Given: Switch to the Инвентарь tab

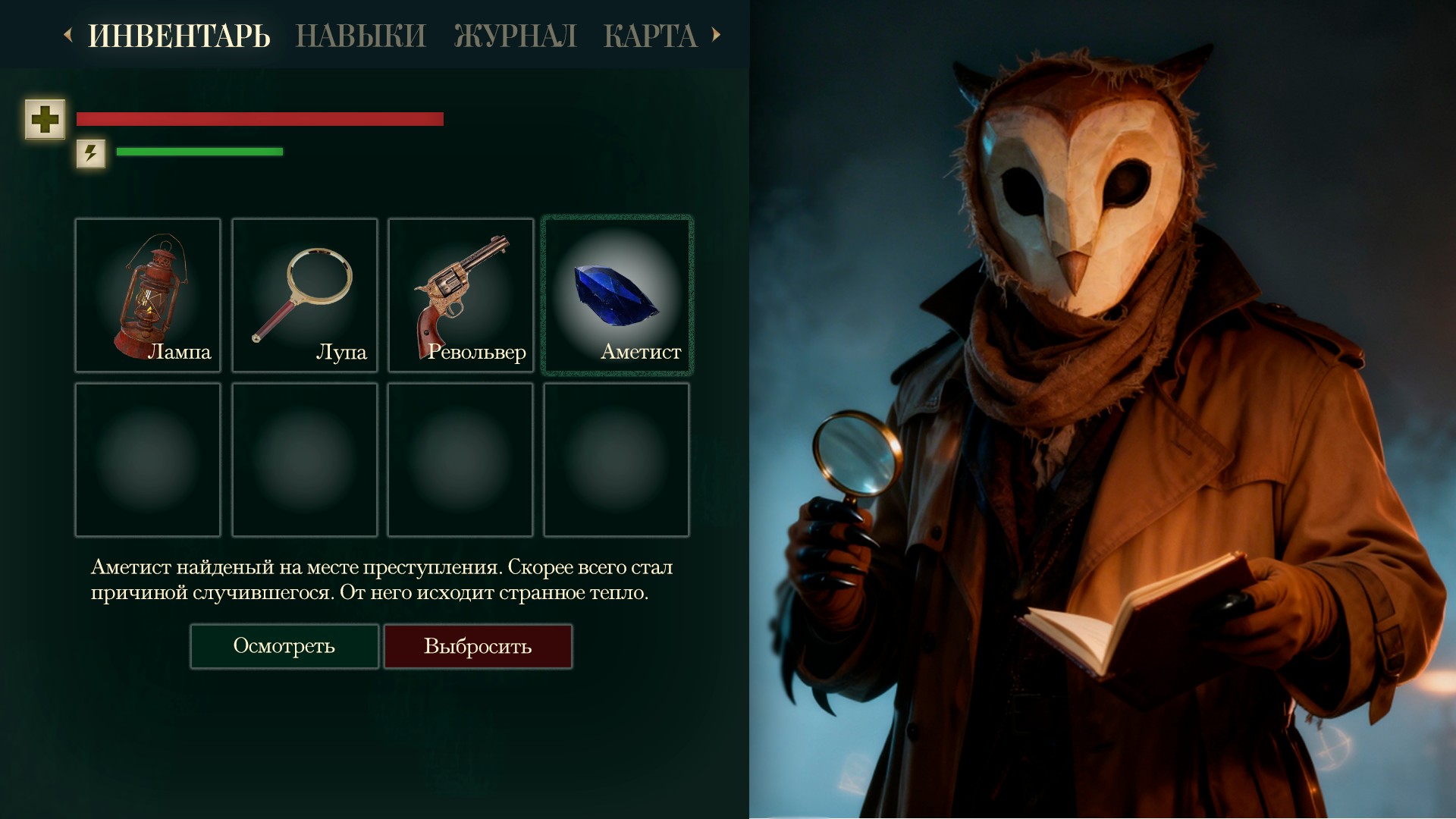Looking at the screenshot, I should point(179,36).
